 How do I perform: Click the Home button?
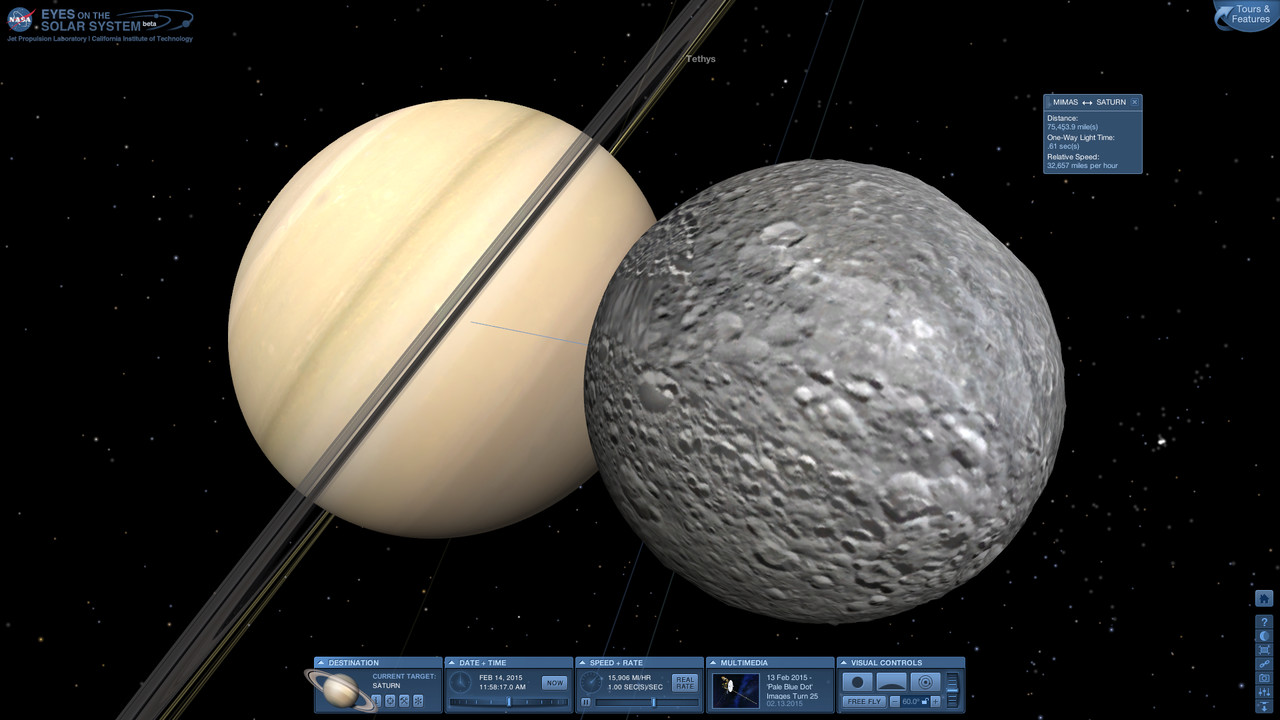tap(1264, 599)
